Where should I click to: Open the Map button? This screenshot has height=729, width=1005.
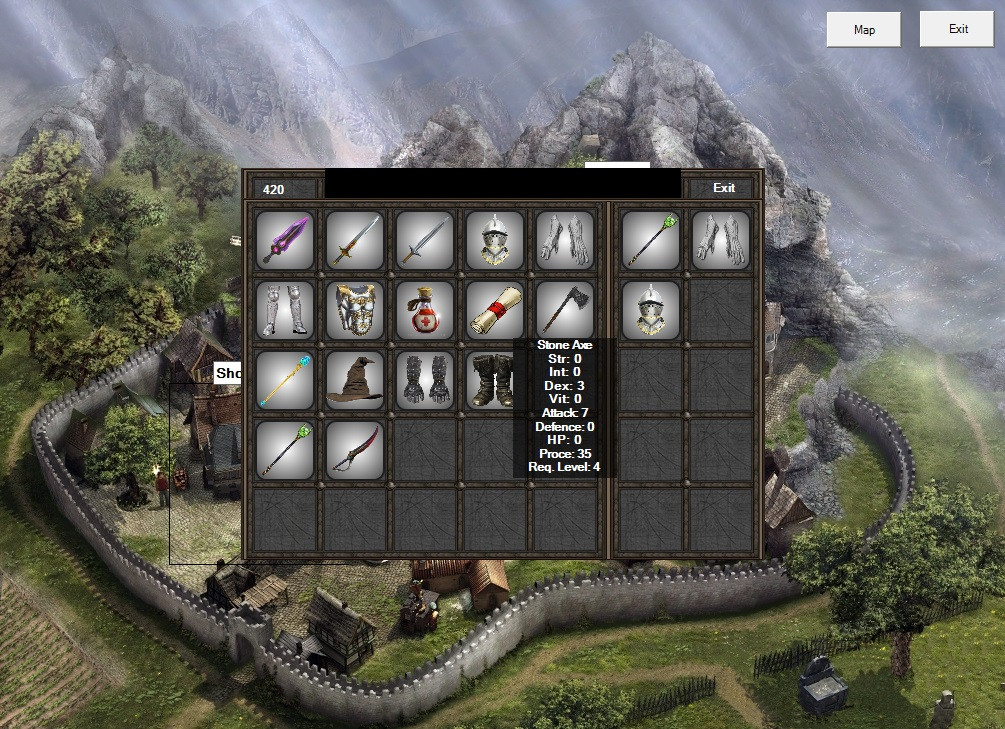point(864,30)
